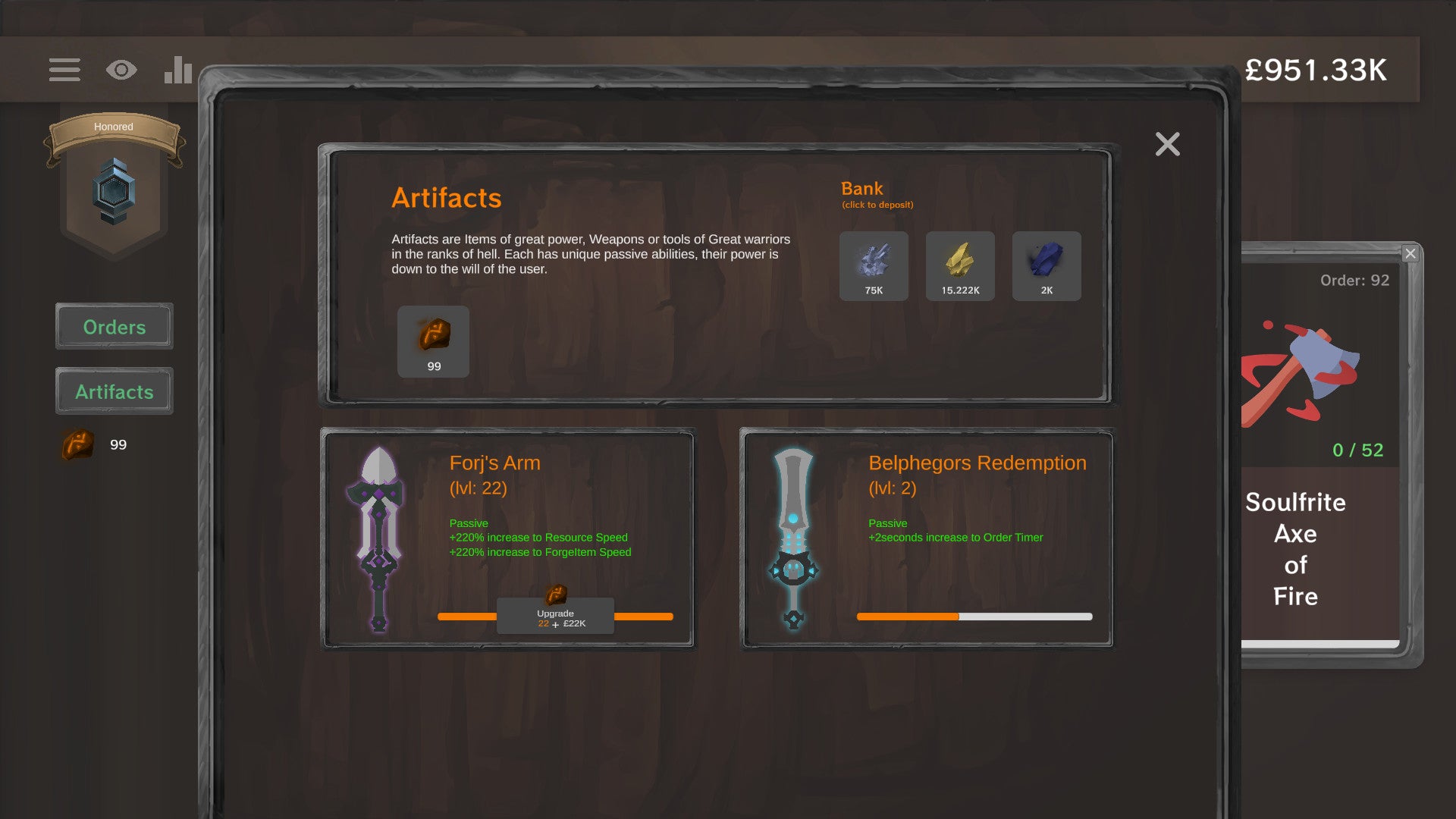Open the hamburger menu
1456x819 pixels.
pos(64,70)
